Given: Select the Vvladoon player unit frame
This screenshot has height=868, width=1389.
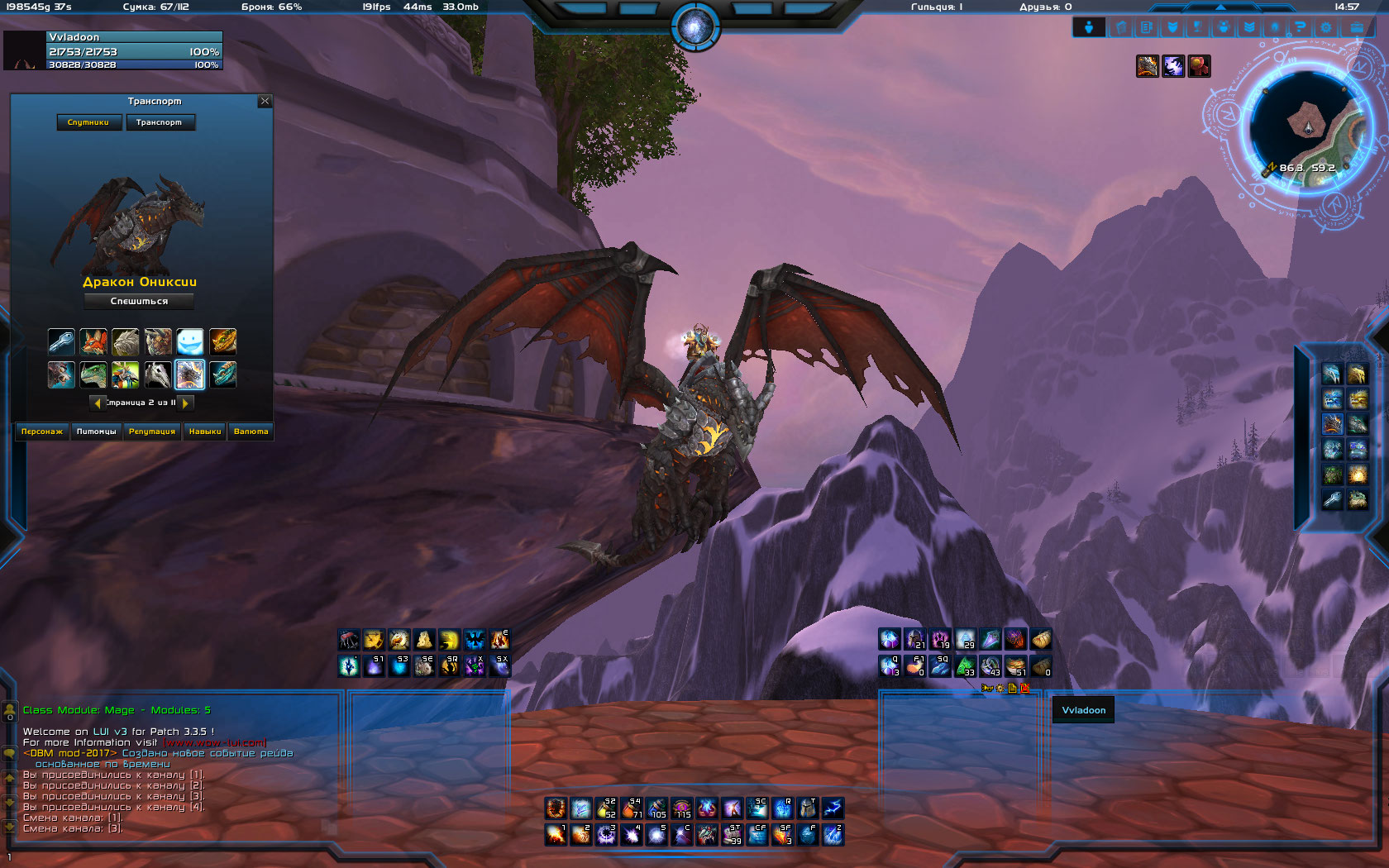Looking at the screenshot, I should point(134,50).
